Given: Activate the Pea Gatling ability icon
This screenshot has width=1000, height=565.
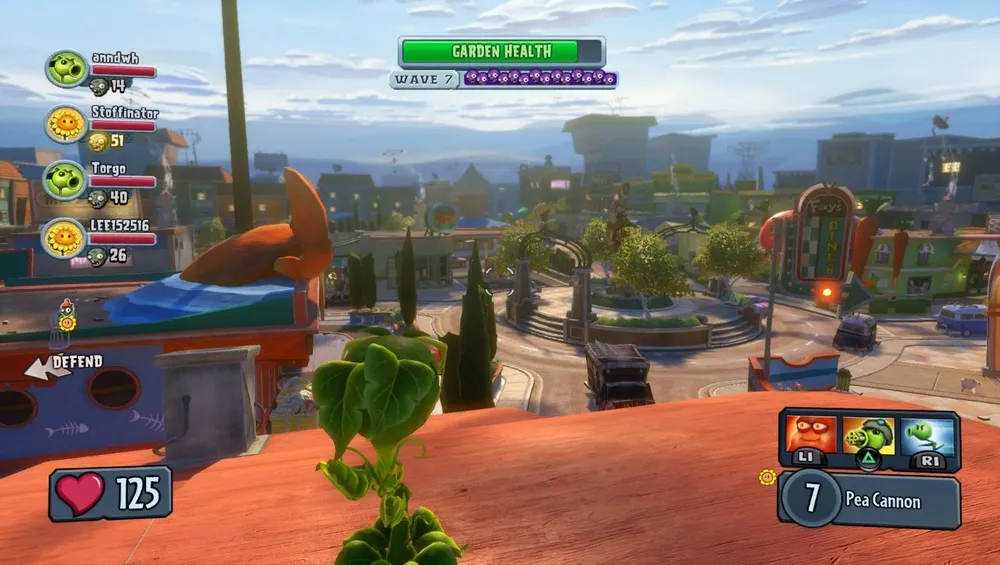Looking at the screenshot, I should tap(868, 436).
